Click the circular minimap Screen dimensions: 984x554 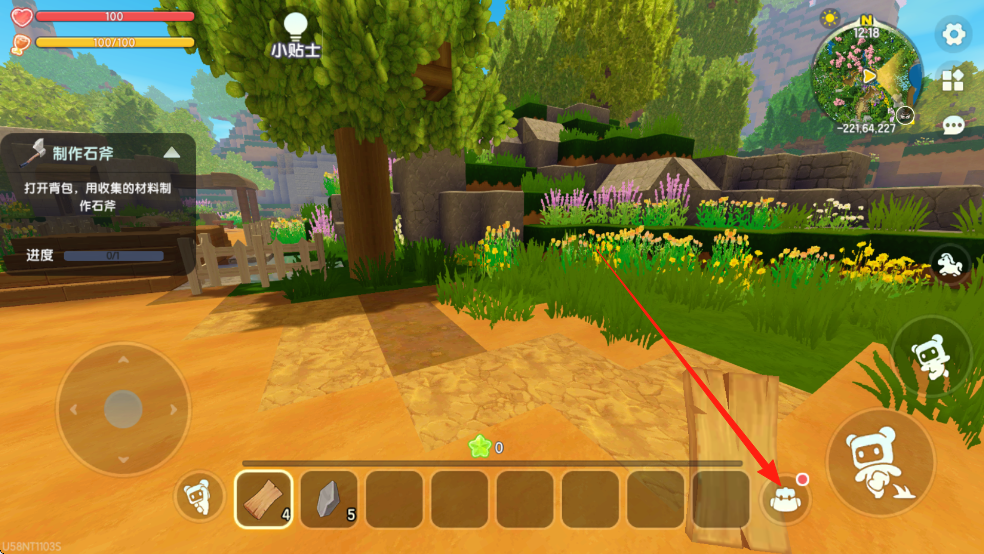(x=866, y=76)
